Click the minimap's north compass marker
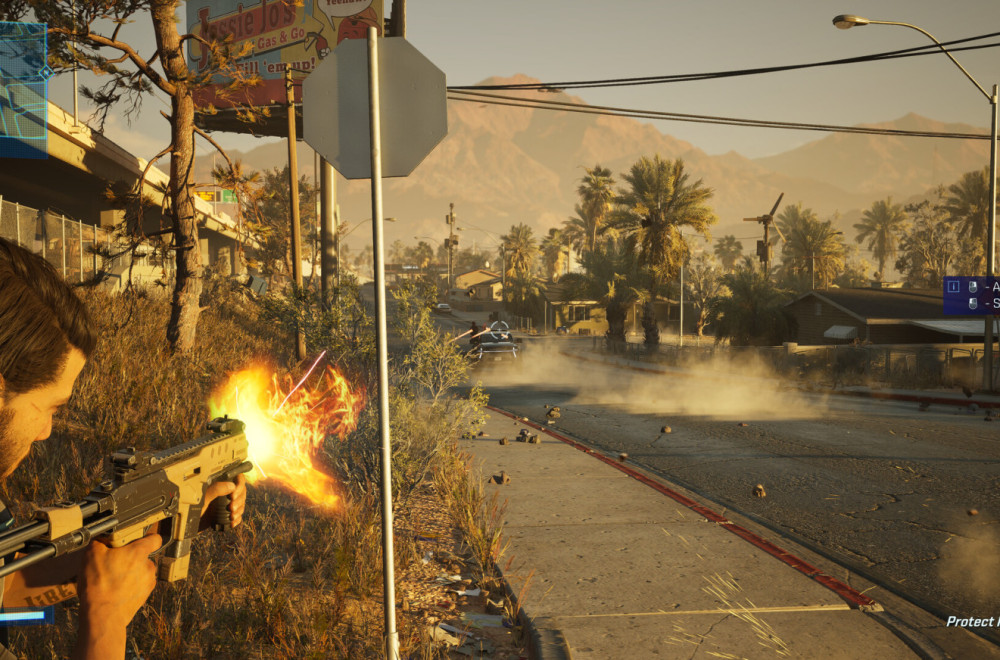This screenshot has height=660, width=1000. pyautogui.click(x=44, y=71)
